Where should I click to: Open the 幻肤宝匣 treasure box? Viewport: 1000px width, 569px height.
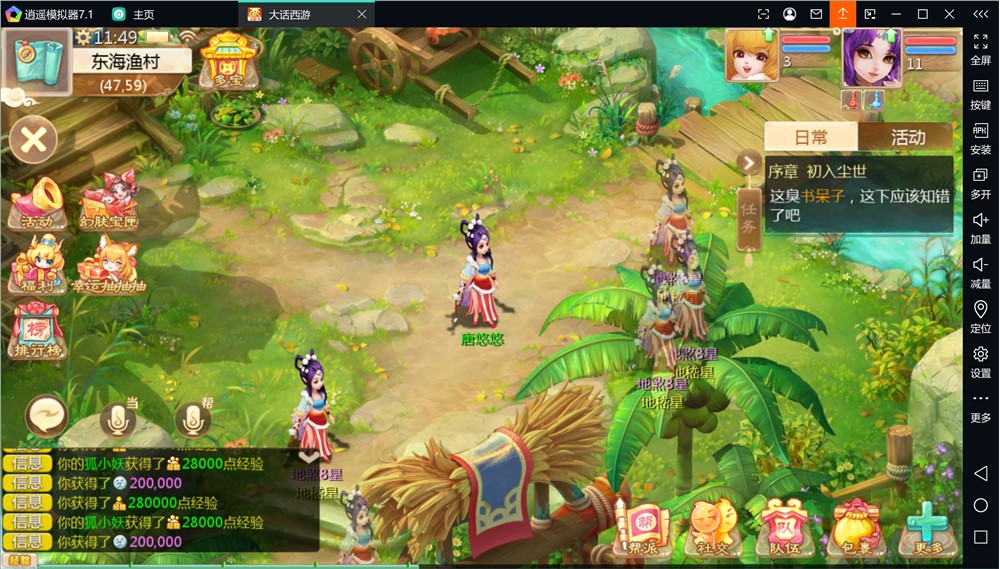tap(108, 201)
